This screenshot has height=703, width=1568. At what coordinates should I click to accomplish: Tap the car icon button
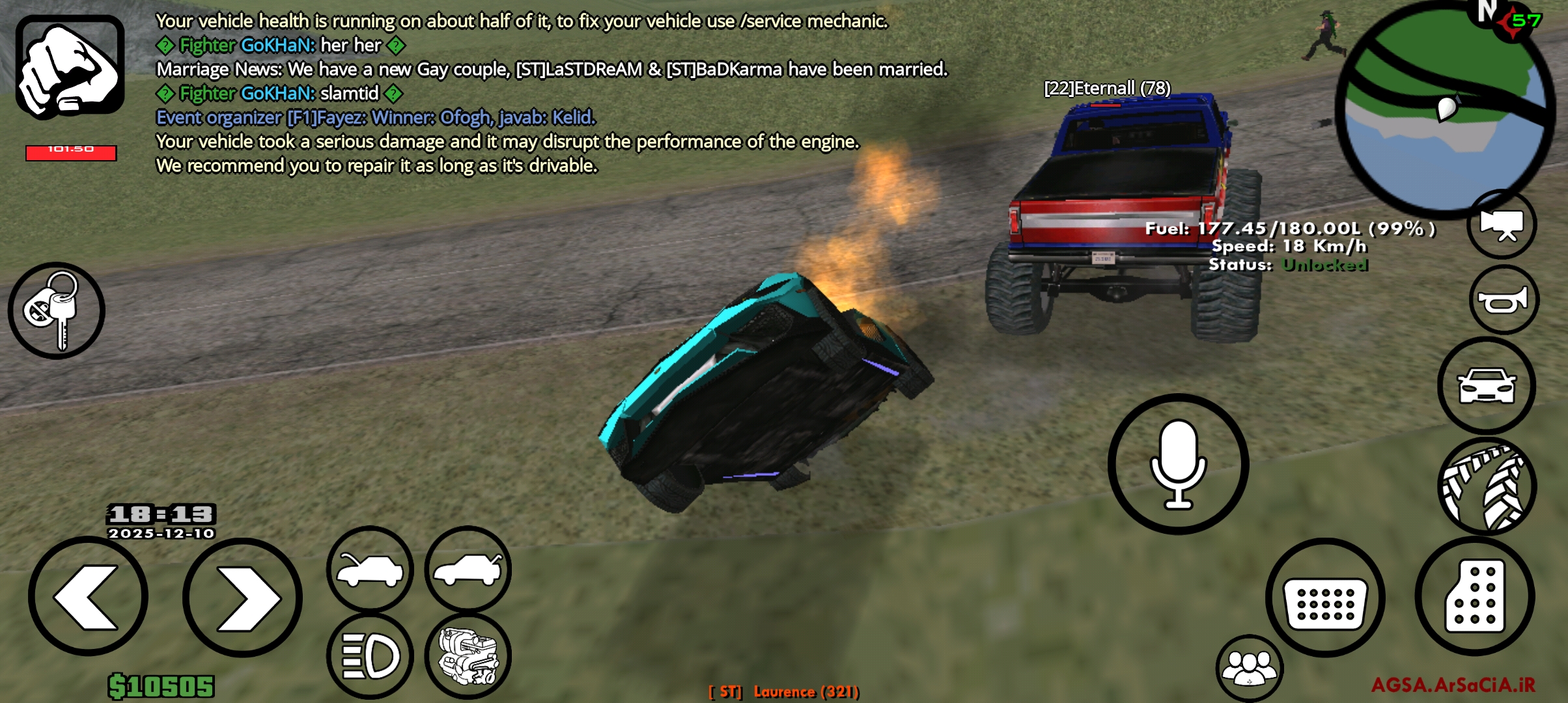pyautogui.click(x=1487, y=385)
